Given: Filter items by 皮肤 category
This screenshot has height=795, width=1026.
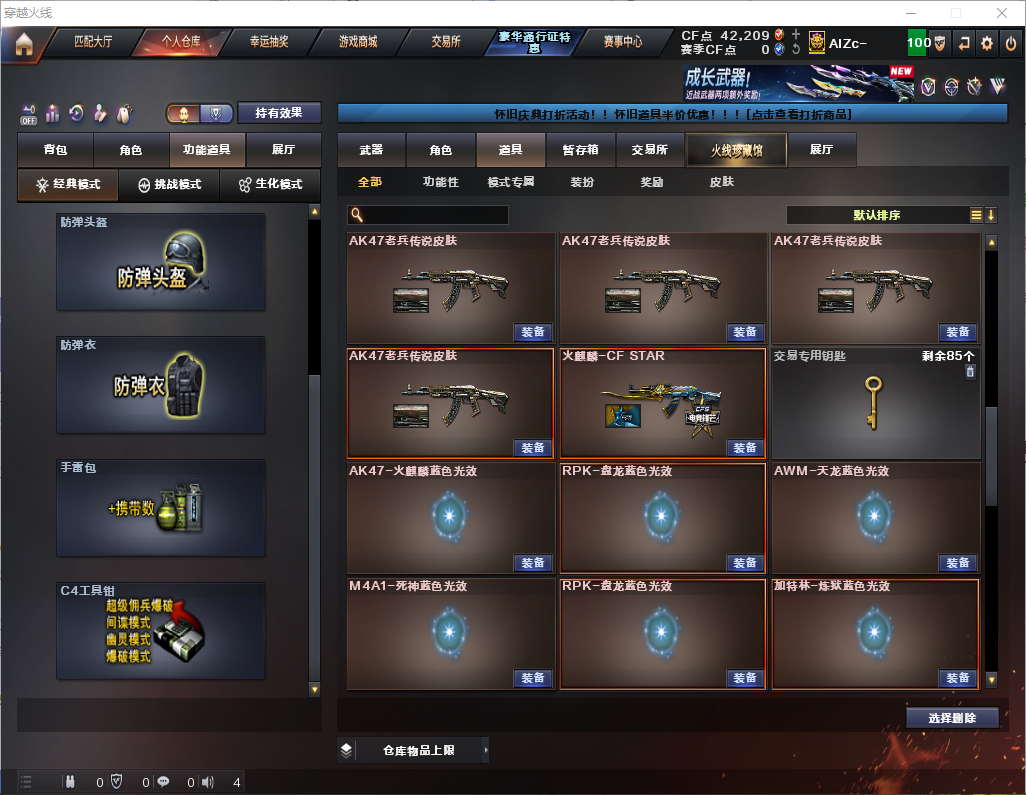Looking at the screenshot, I should coord(722,182).
